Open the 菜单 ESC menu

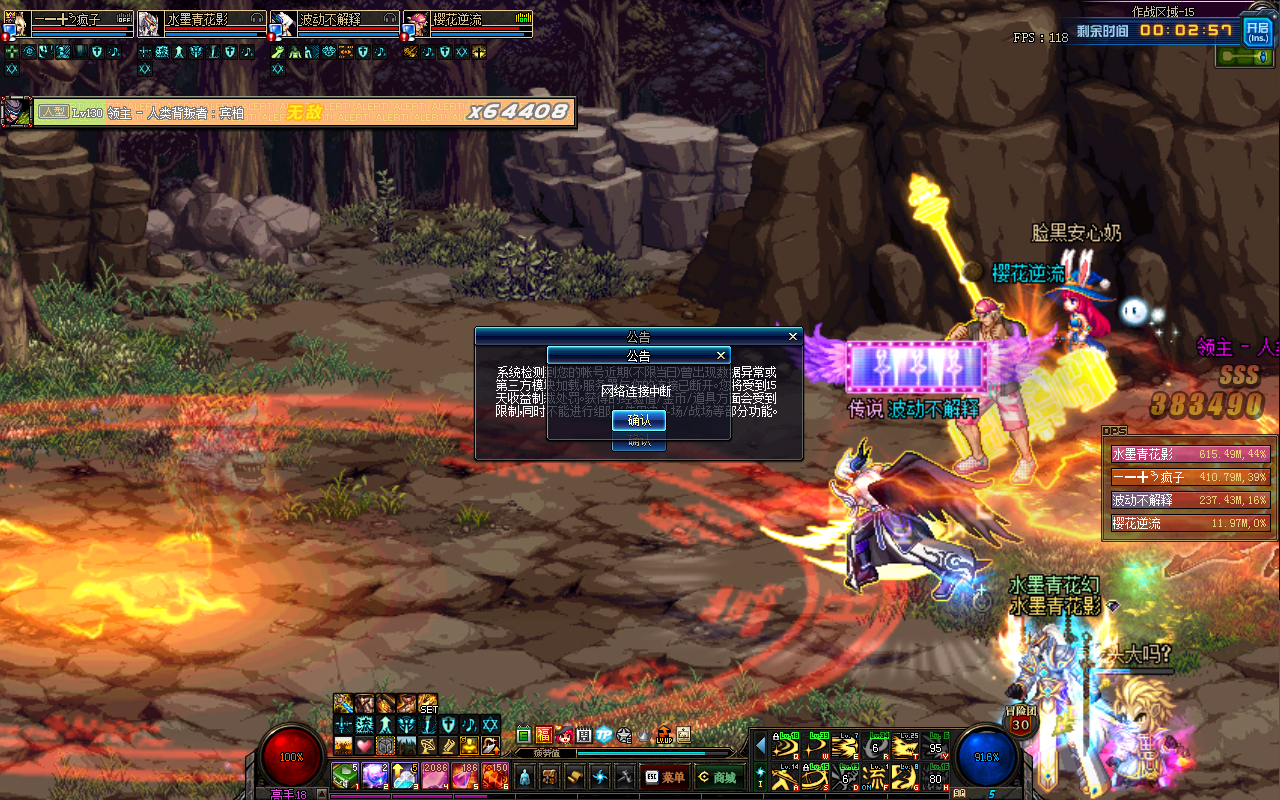pyautogui.click(x=665, y=777)
